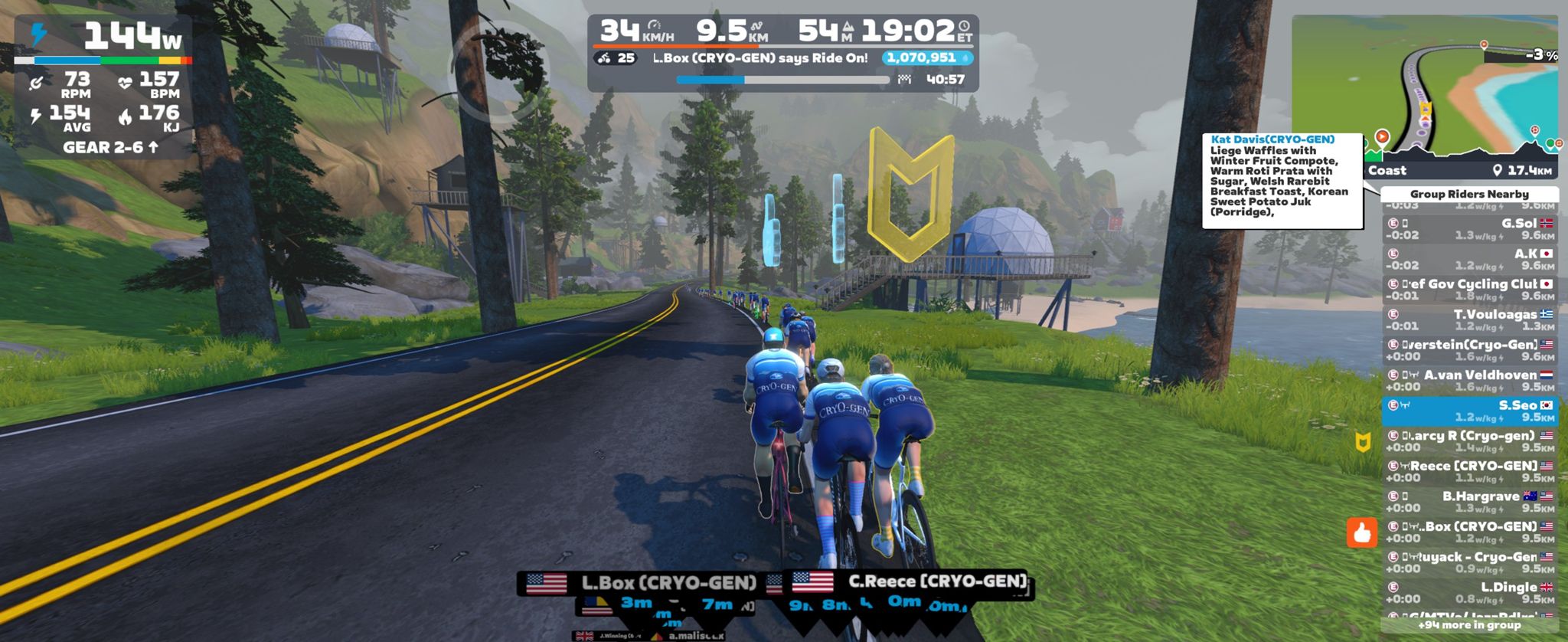Select rider A.K in the nearby list
Screen dimensions: 1568x642
tap(1469, 259)
